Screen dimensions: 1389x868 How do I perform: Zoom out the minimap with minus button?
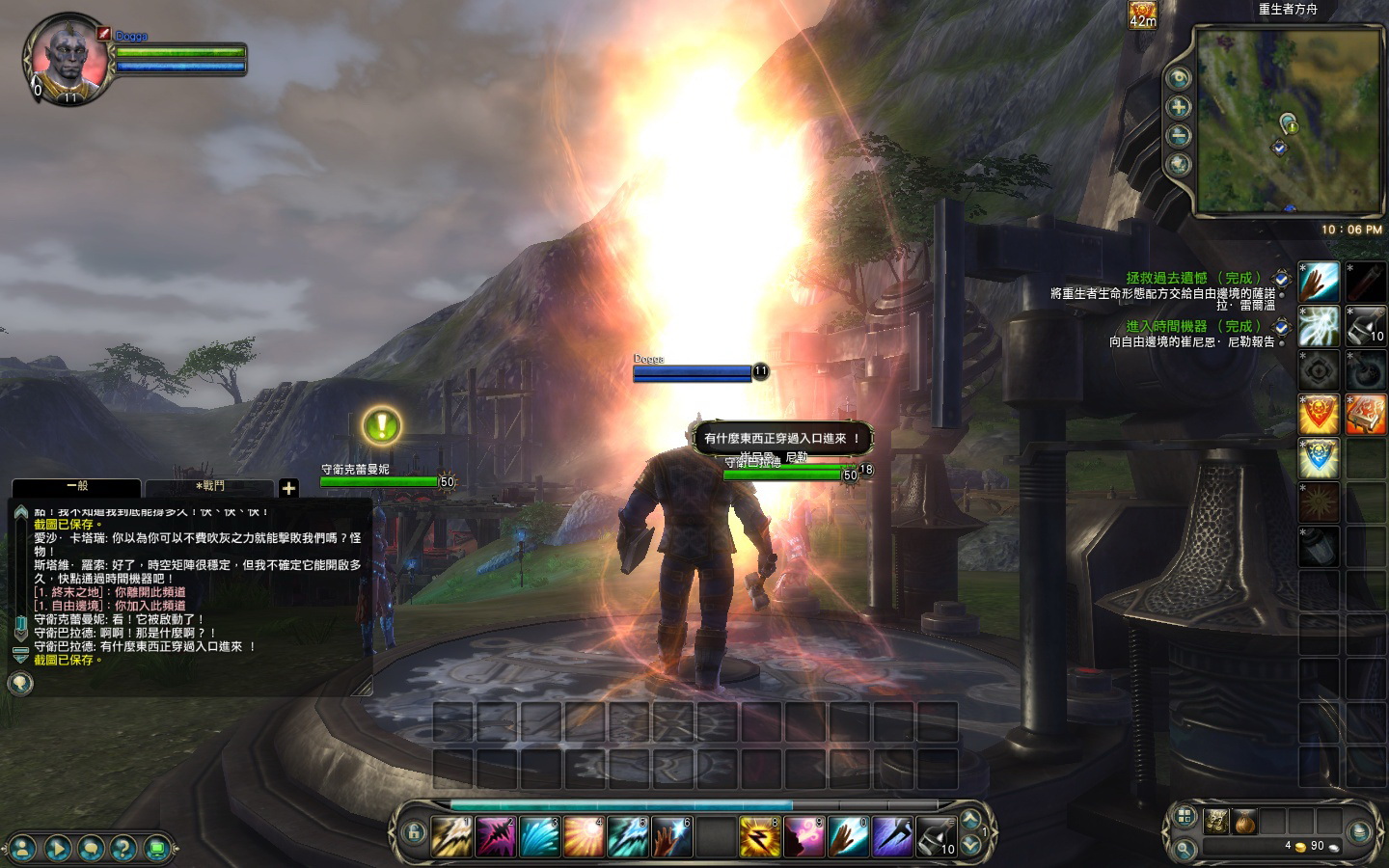pyautogui.click(x=1178, y=136)
